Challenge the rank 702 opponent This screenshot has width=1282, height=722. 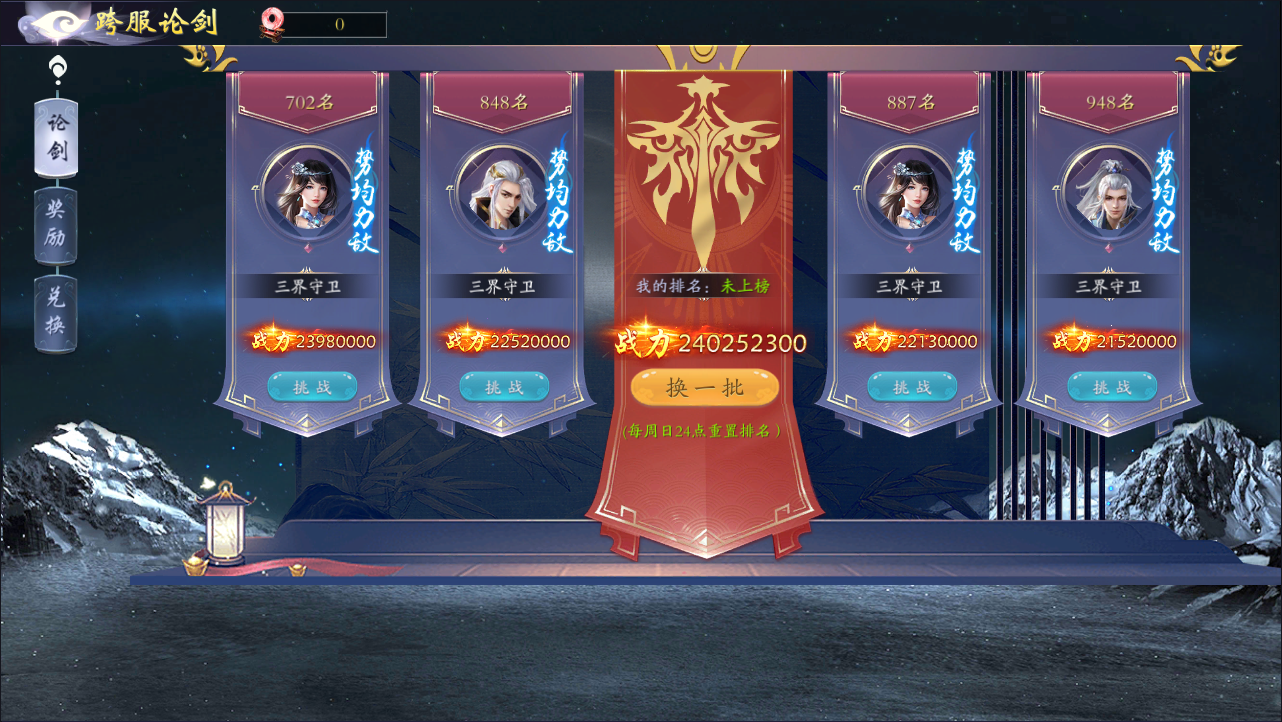[312, 387]
